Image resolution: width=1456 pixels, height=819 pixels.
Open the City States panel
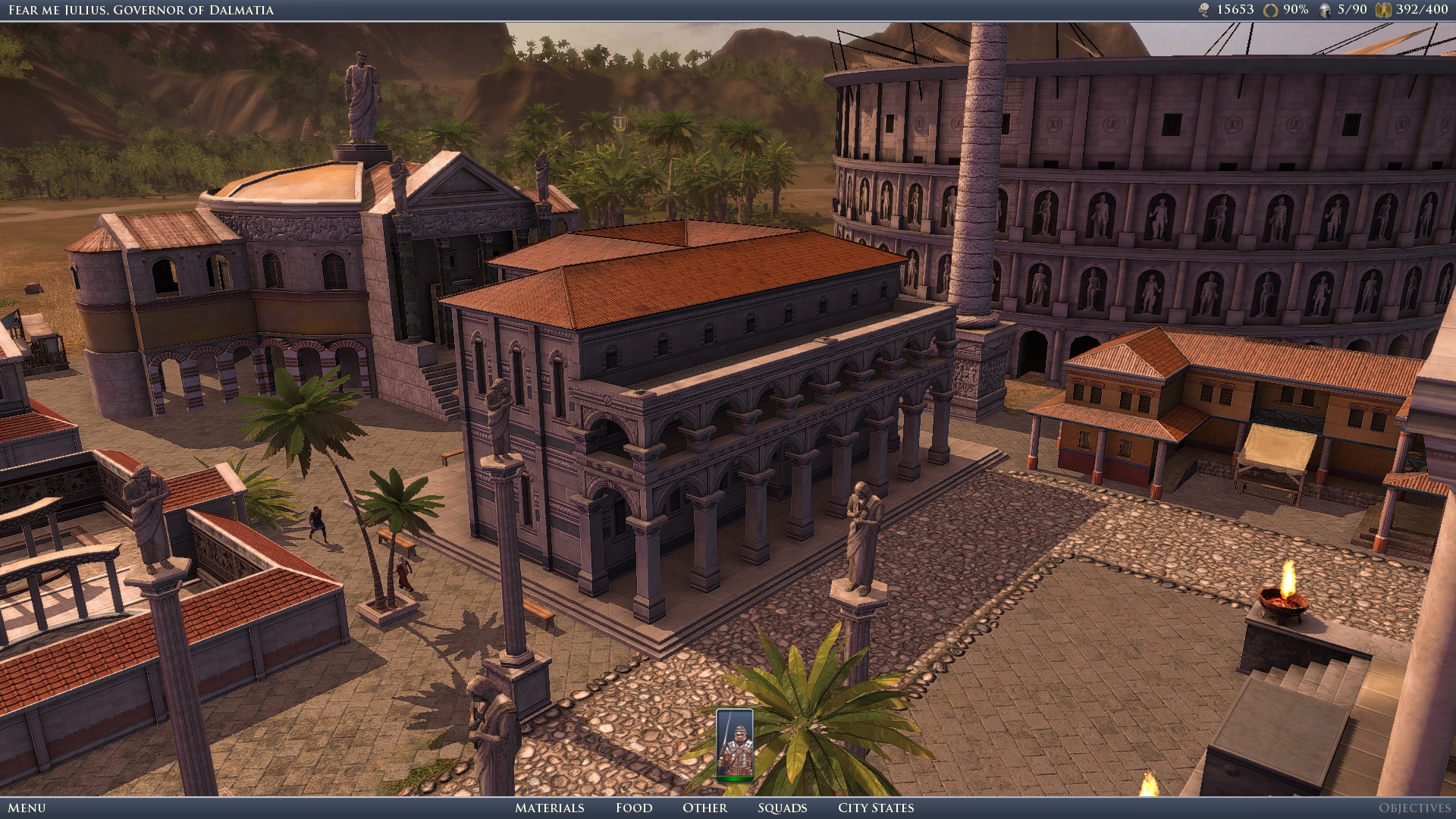(x=874, y=808)
